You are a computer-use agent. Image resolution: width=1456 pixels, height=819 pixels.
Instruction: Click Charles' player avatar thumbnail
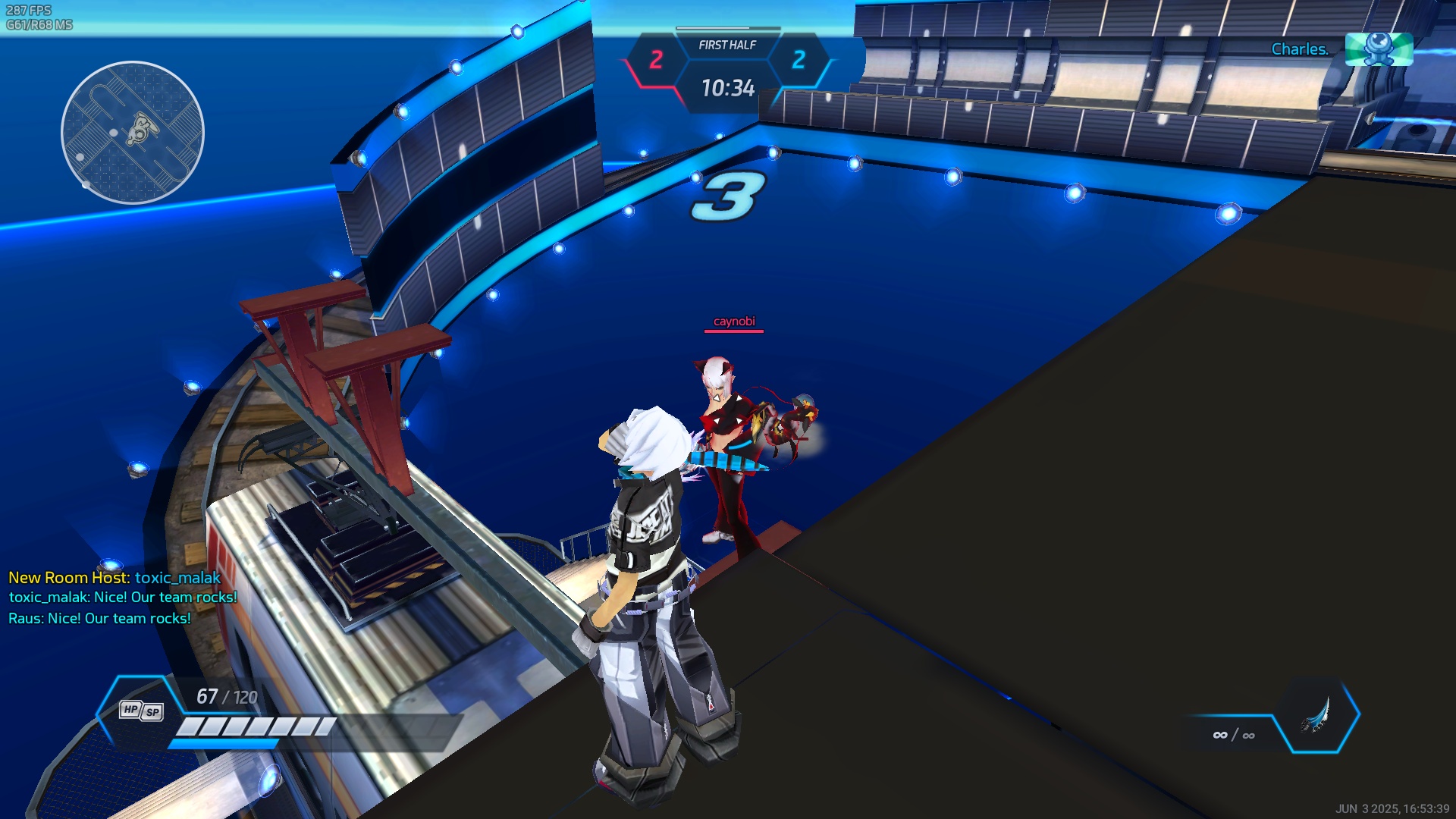[1378, 49]
